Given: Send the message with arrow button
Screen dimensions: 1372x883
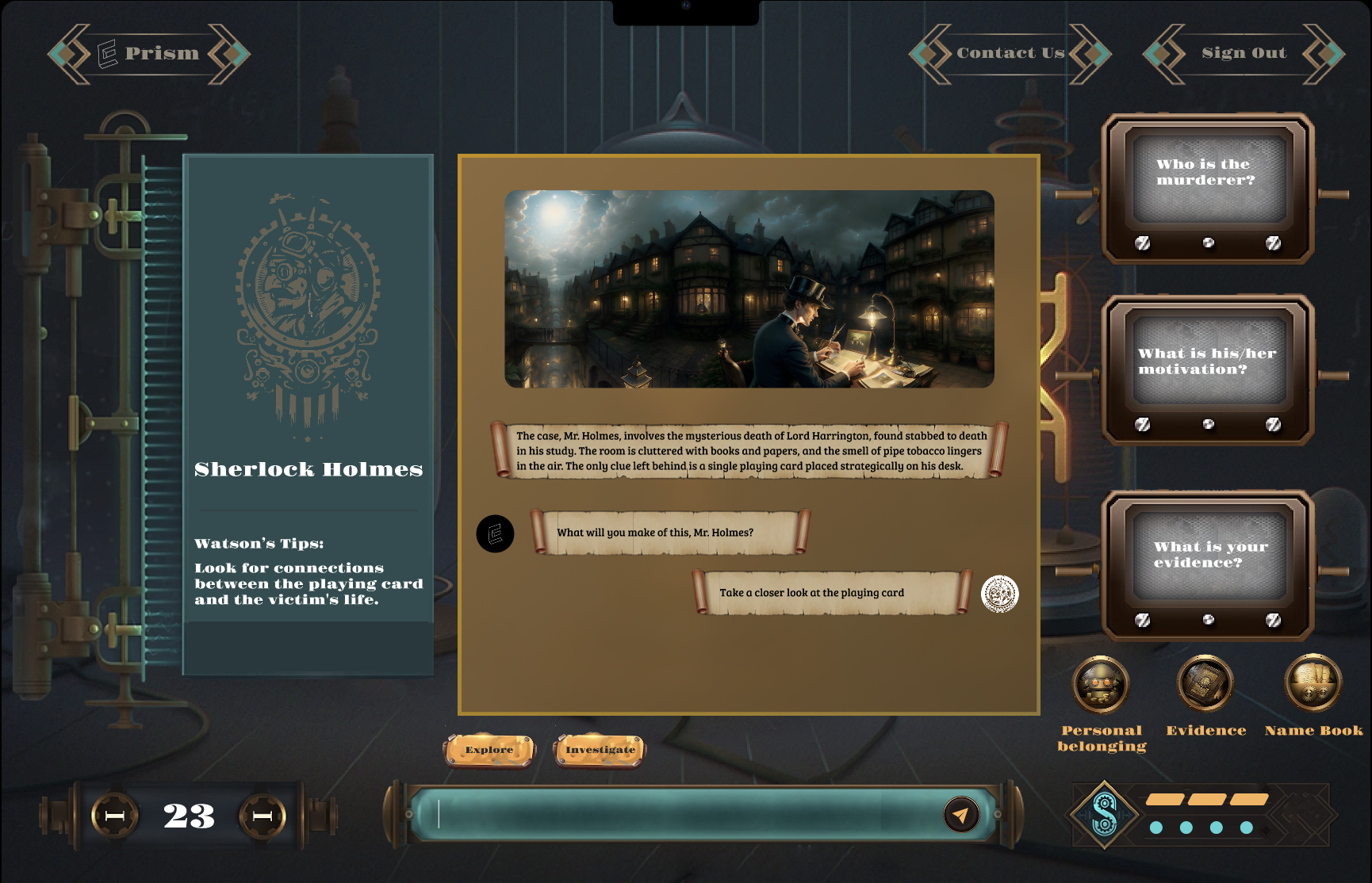Looking at the screenshot, I should 961,814.
